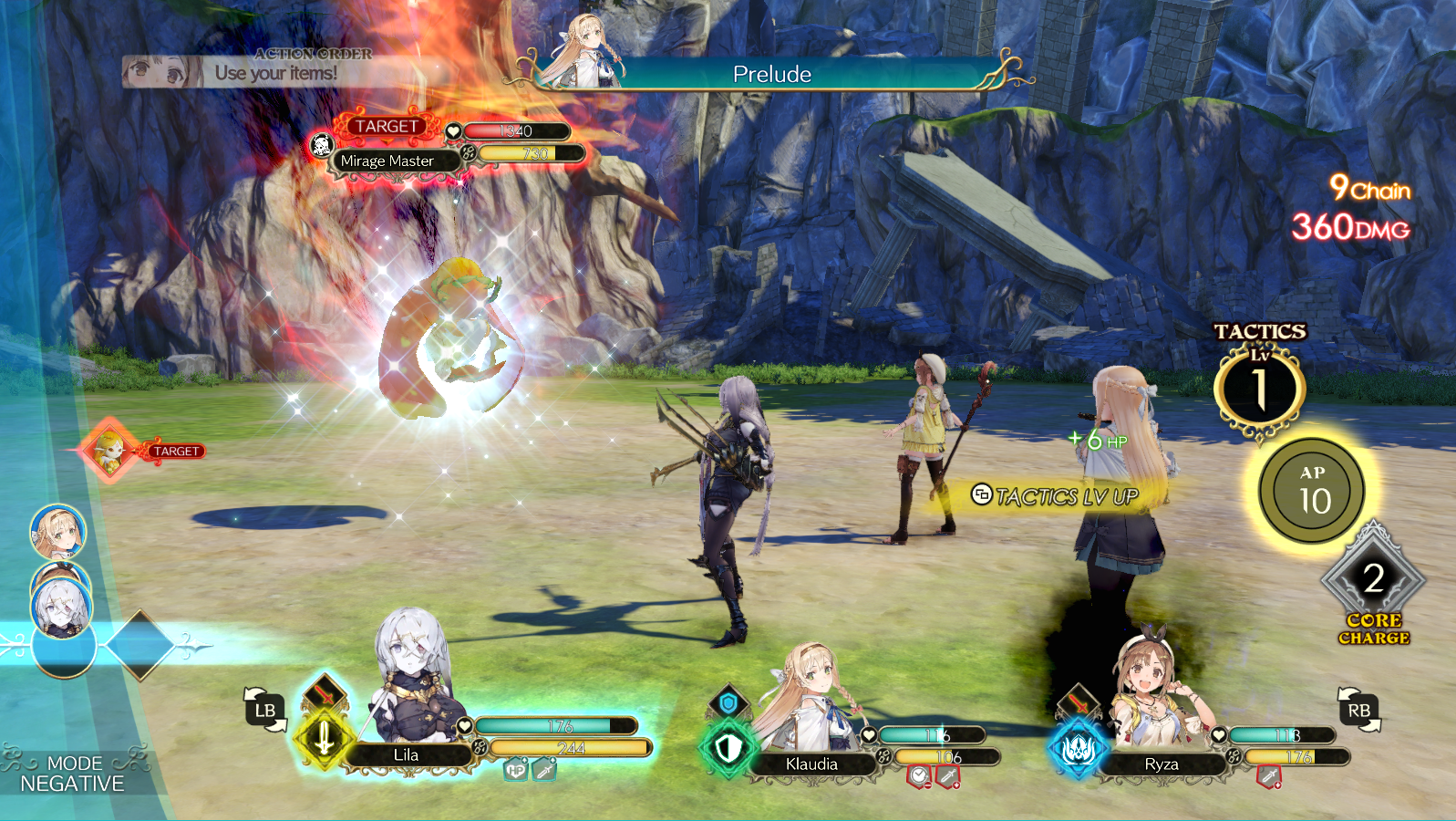Click Klaudia's clock debuff status icon
The image size is (1456, 821).
click(x=918, y=777)
